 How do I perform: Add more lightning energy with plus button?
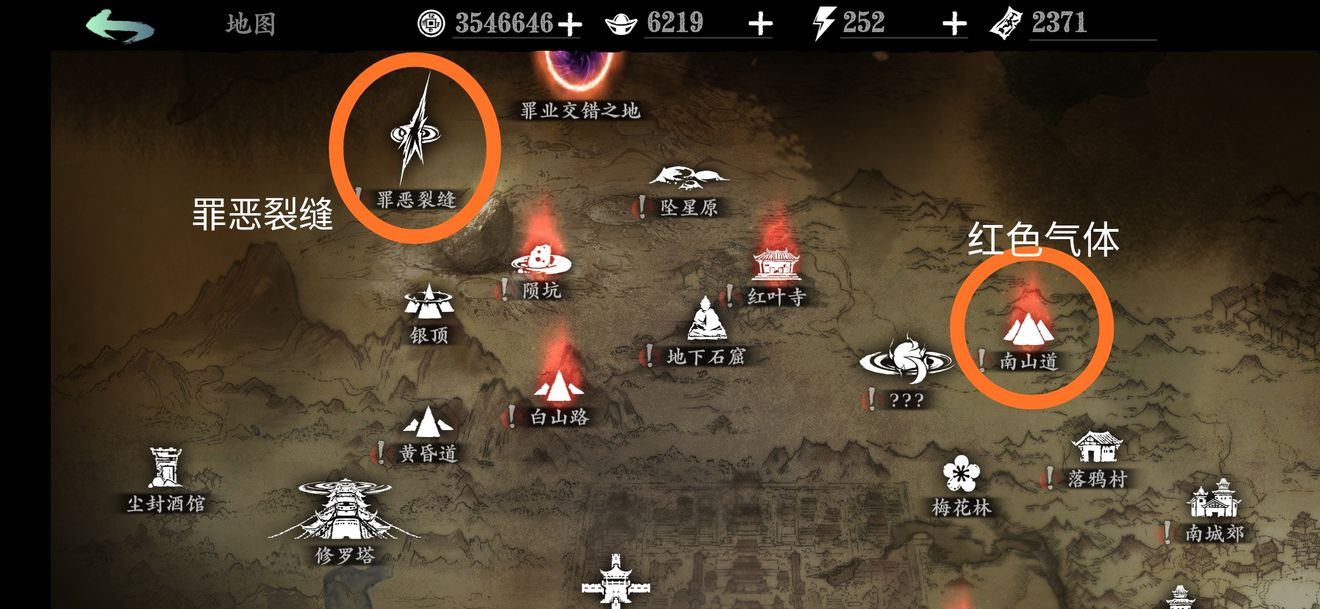[x=954, y=25]
